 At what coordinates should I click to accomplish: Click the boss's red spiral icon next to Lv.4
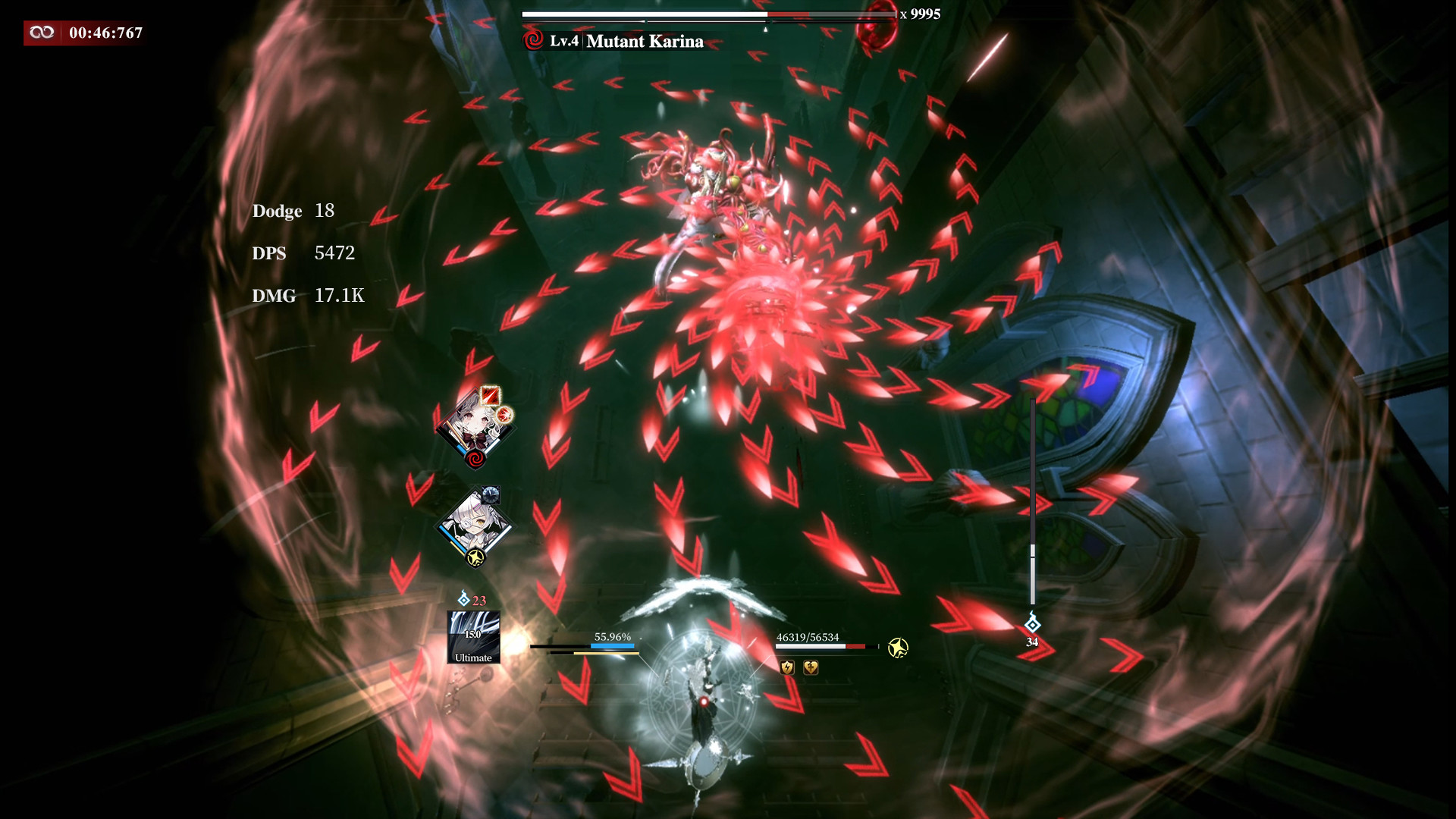(x=535, y=42)
